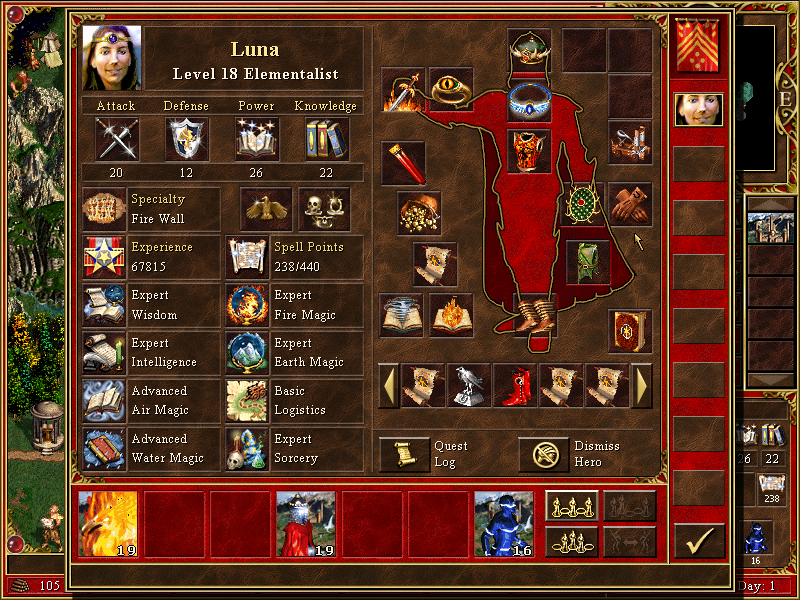Select the red boot in backpack

tap(516, 386)
